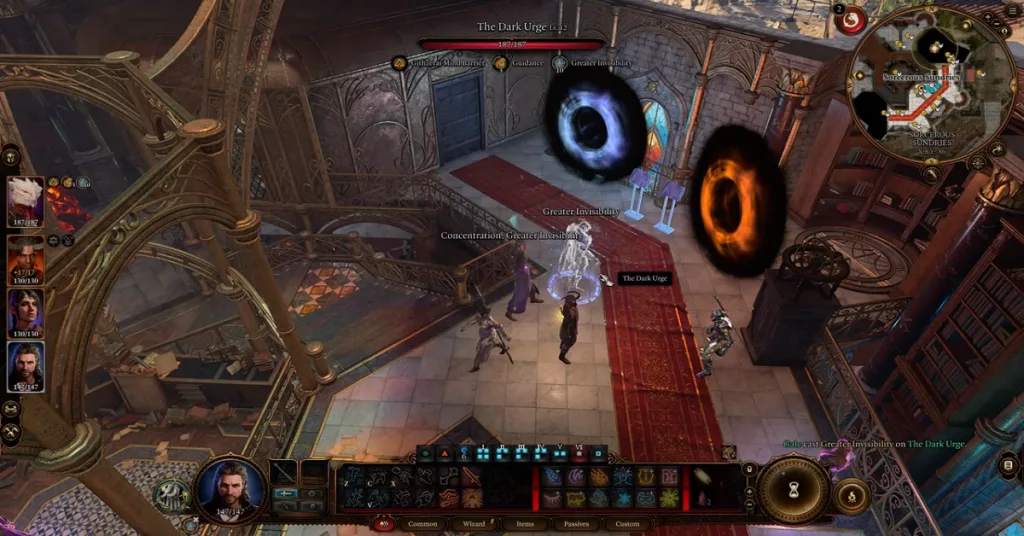Viewport: 1024px width, 536px height.
Task: Choose the dark-haired woman party portrait
Action: click(26, 311)
